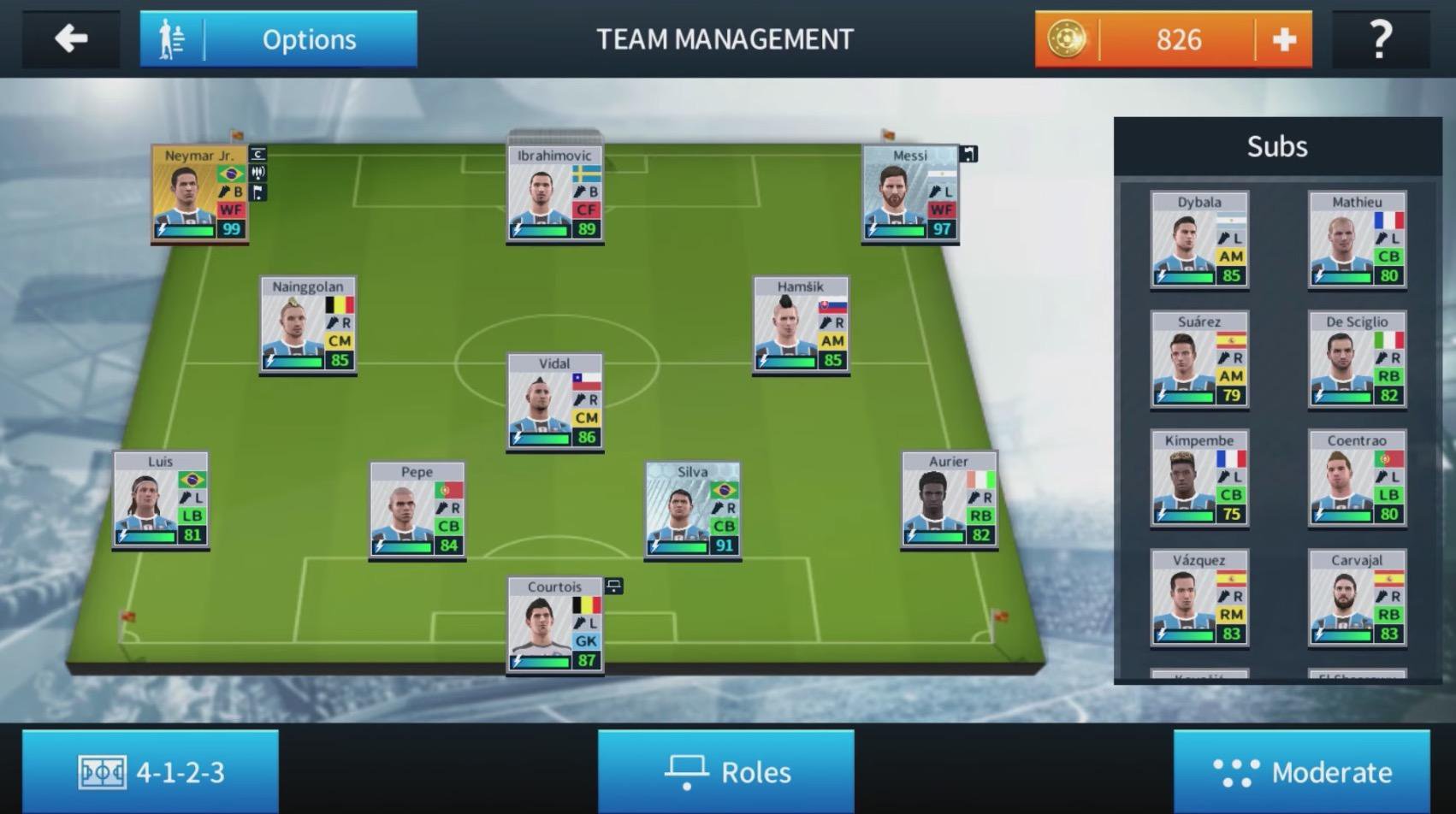1456x814 pixels.
Task: Click the back arrow to leave Team Management
Action: click(x=70, y=38)
